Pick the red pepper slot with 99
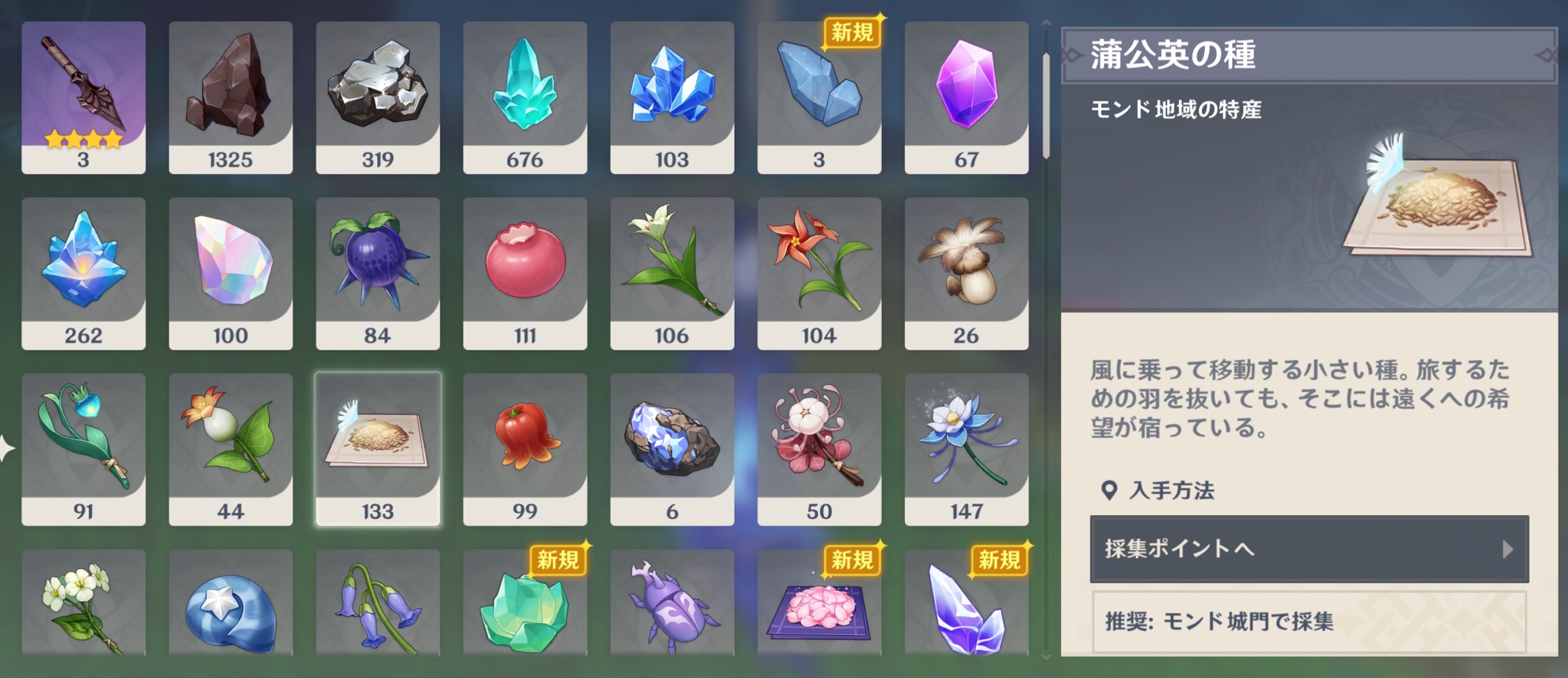1568x678 pixels. coord(524,448)
